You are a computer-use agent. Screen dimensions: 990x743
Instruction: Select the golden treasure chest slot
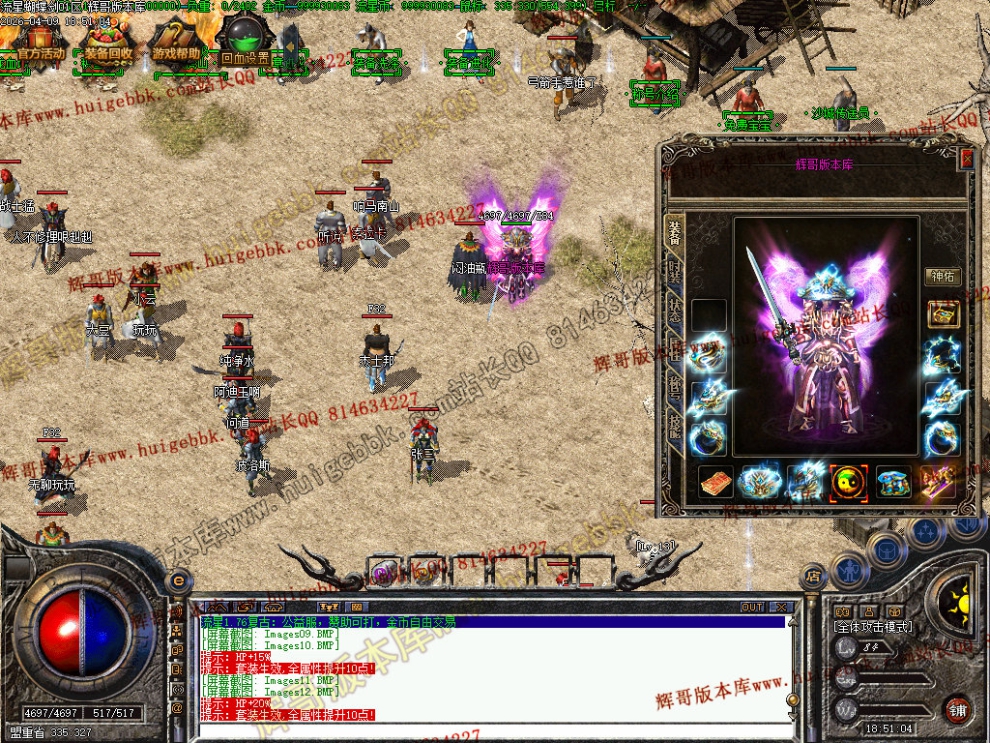pyautogui.click(x=942, y=314)
